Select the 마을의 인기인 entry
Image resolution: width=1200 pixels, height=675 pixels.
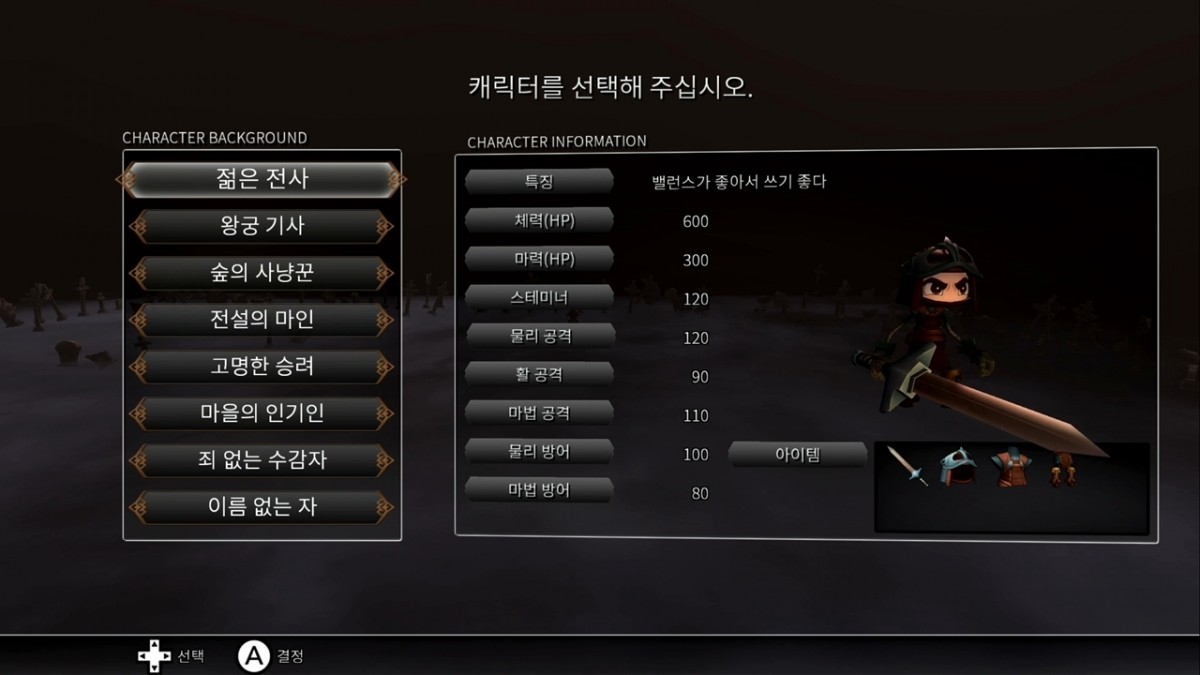[x=262, y=413]
